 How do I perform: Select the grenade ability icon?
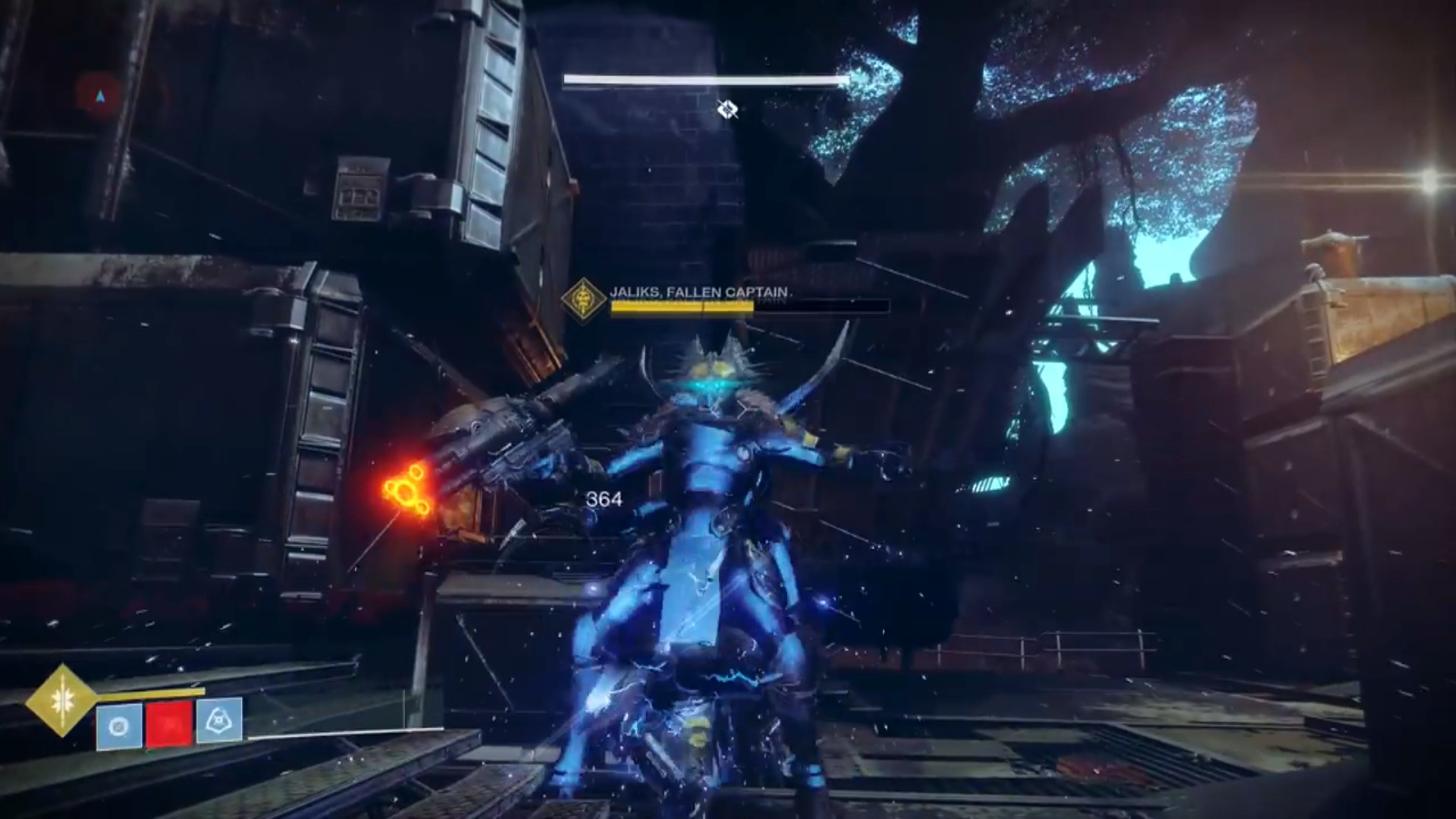[x=119, y=726]
